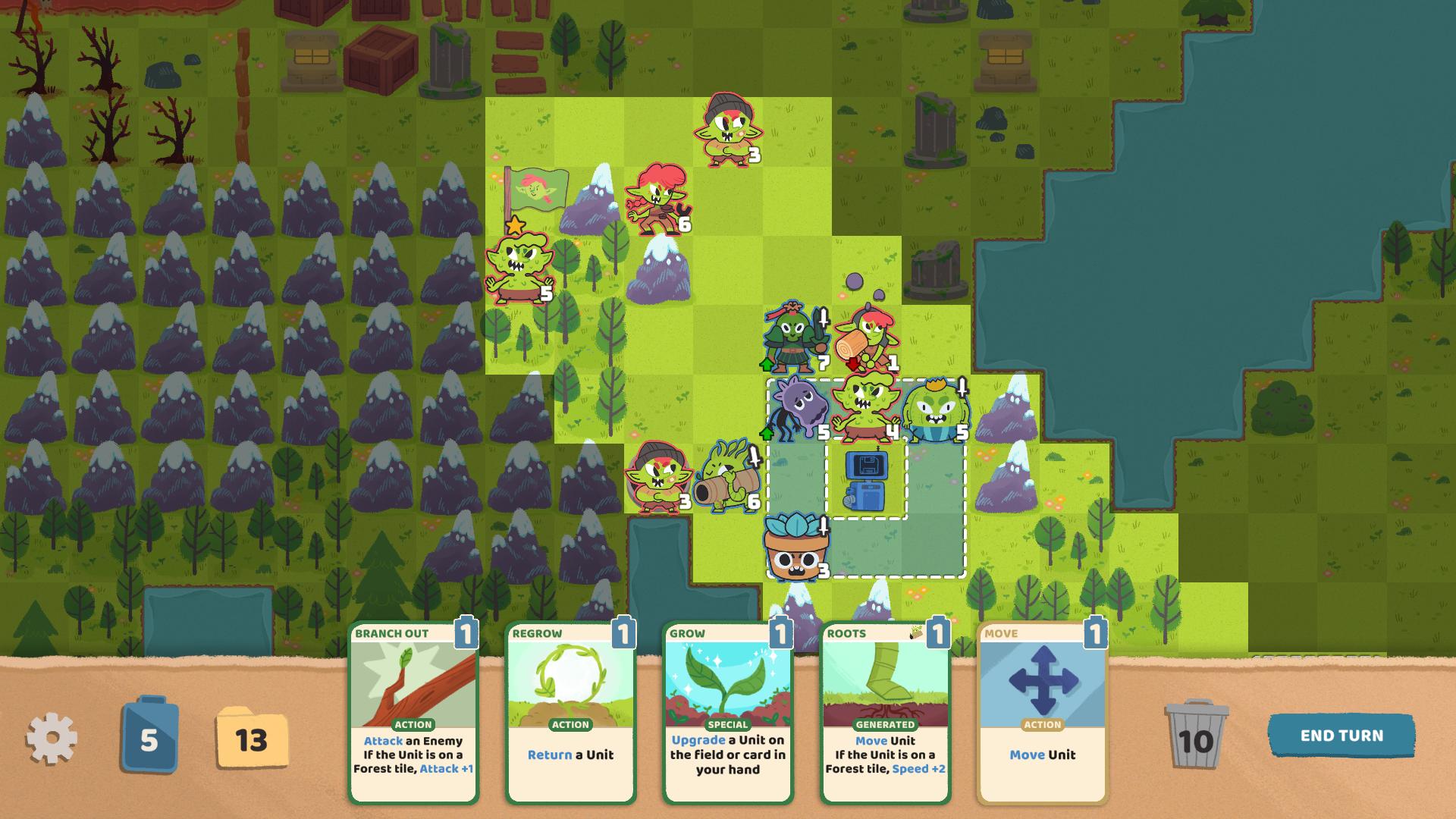Viewport: 1456px width, 819px height.
Task: Click the red-haired goblin with 6 health
Action: (x=657, y=197)
